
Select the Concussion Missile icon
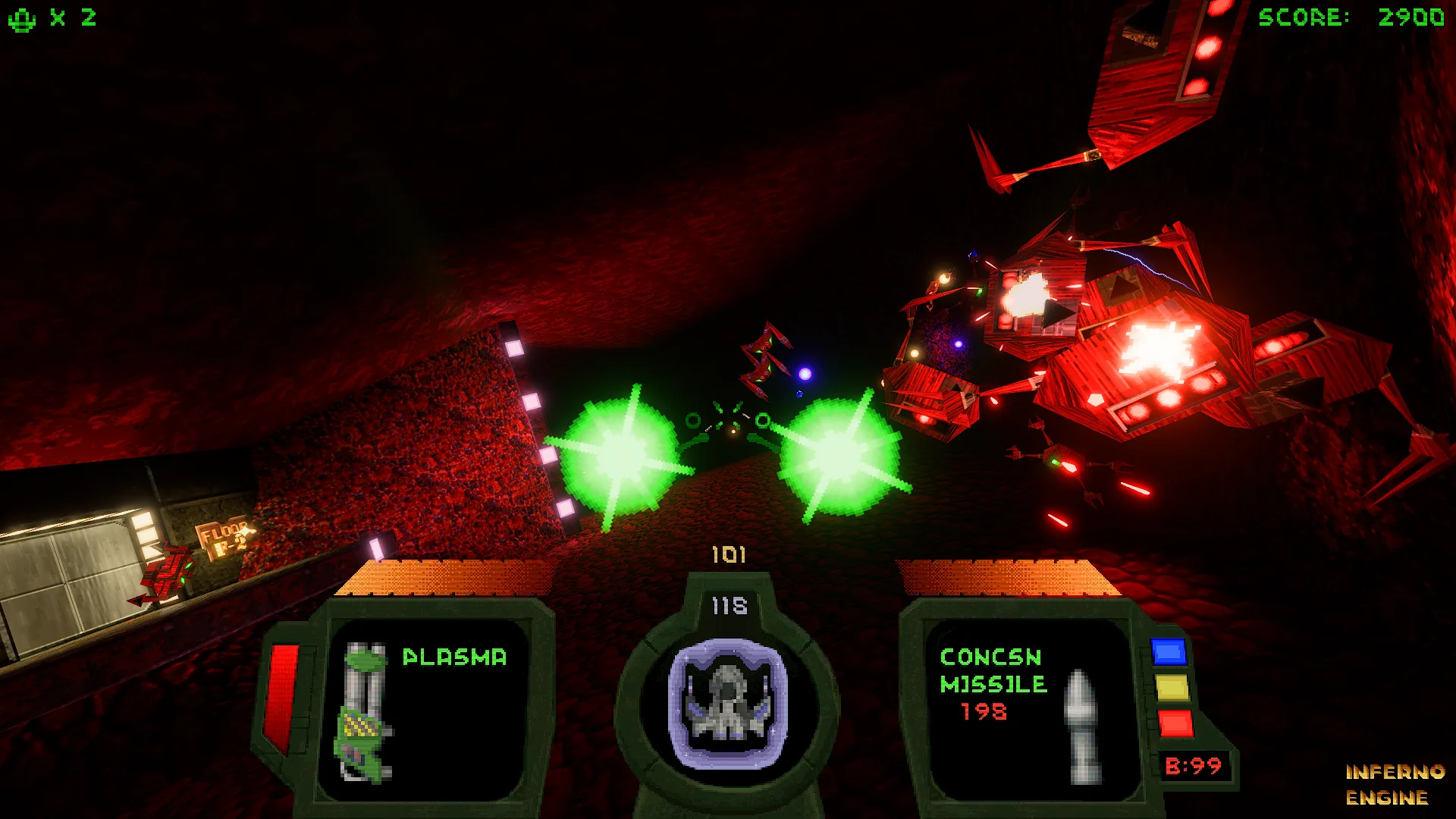coord(1082,726)
